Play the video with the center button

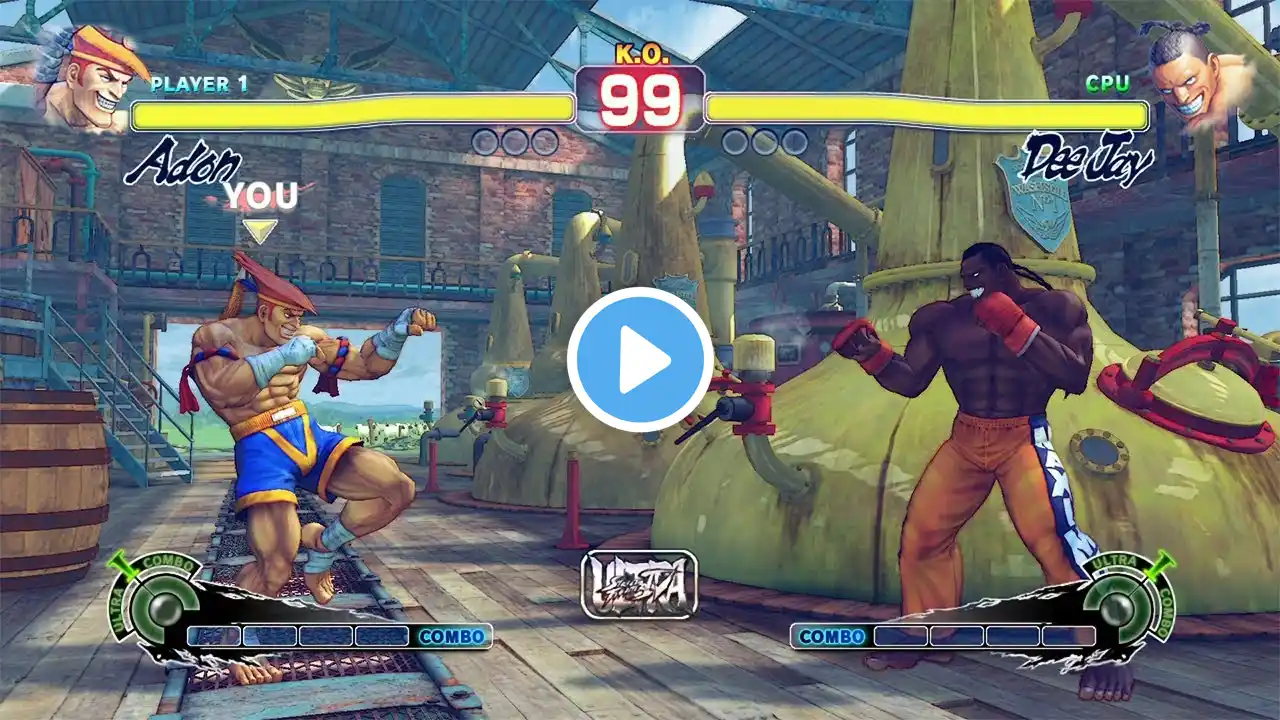[x=640, y=360]
